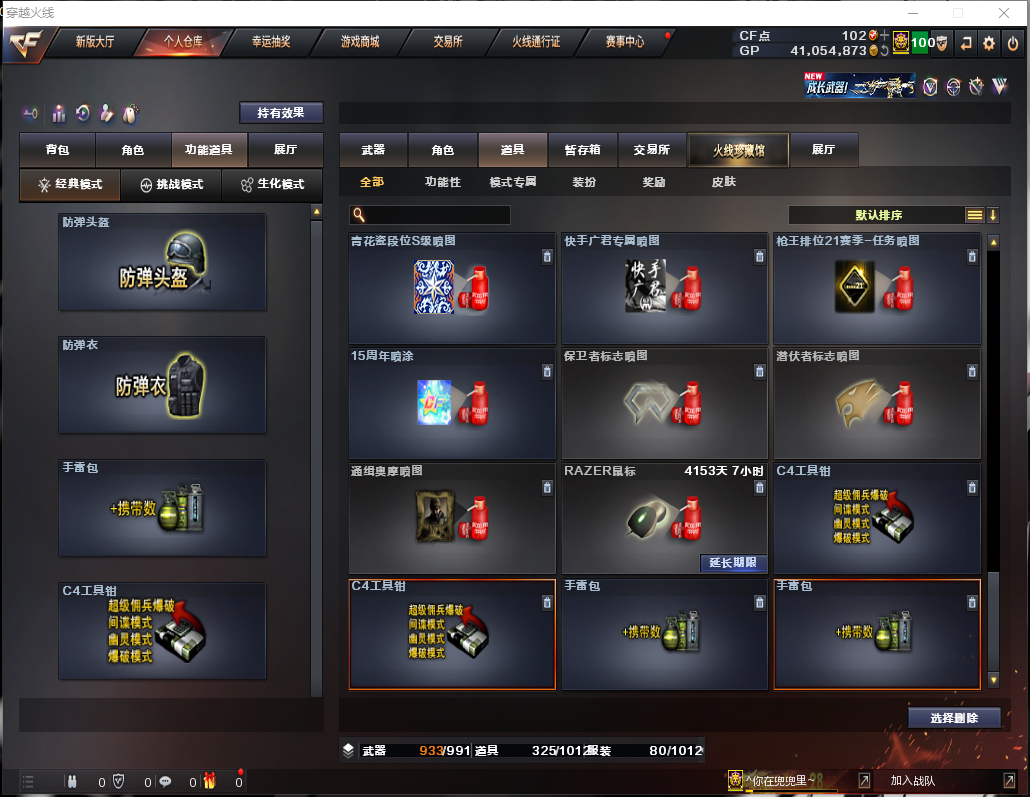Click the 持有效果 button

coord(281,113)
